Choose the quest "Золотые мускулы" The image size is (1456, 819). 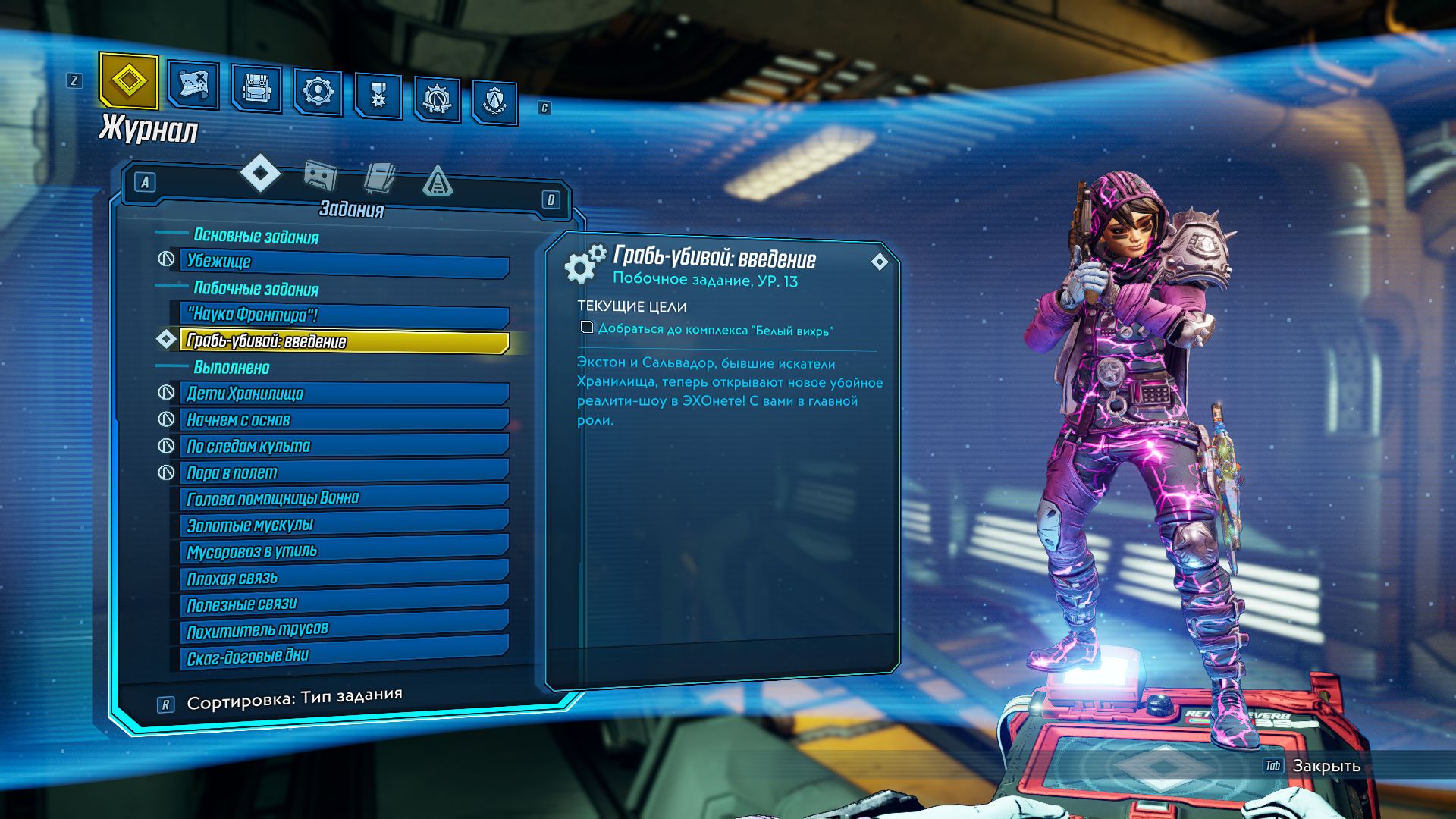tap(343, 525)
